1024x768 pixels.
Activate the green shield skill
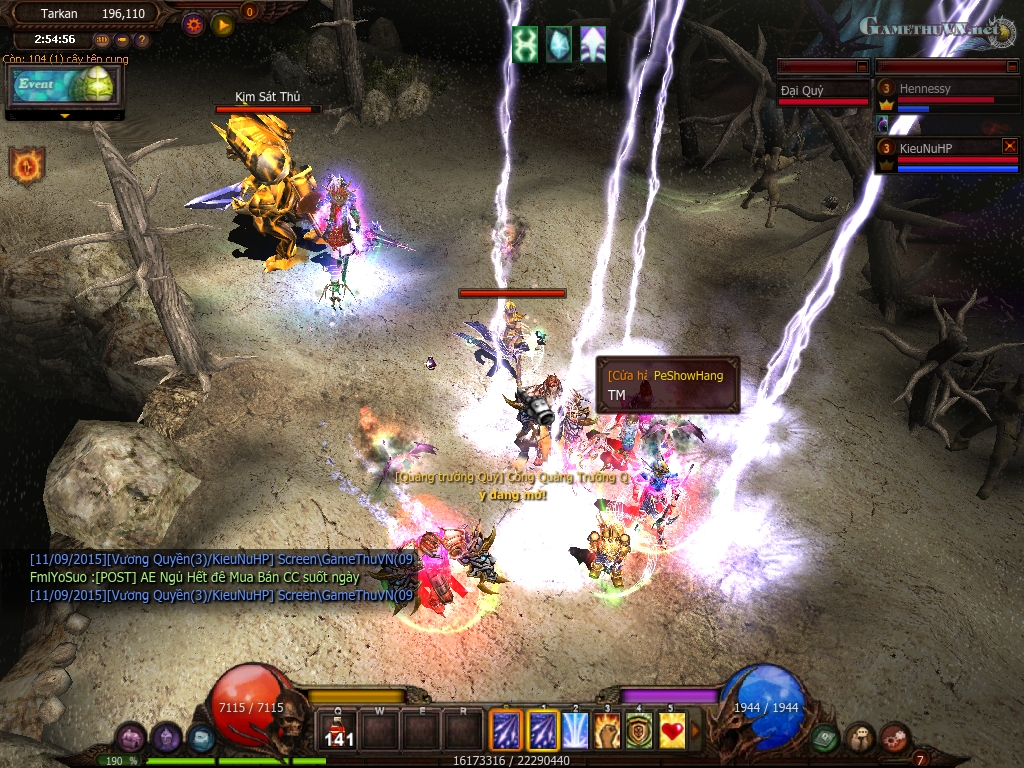pyautogui.click(x=640, y=729)
